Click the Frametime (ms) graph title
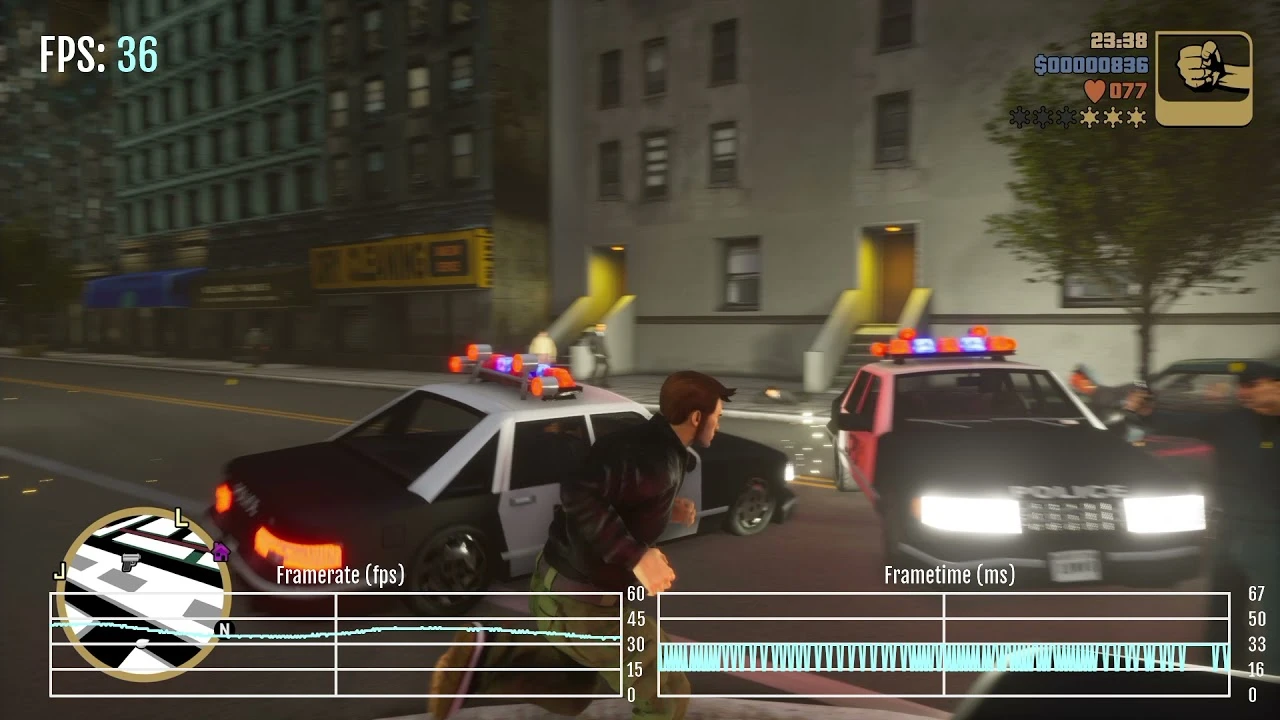 (x=949, y=576)
